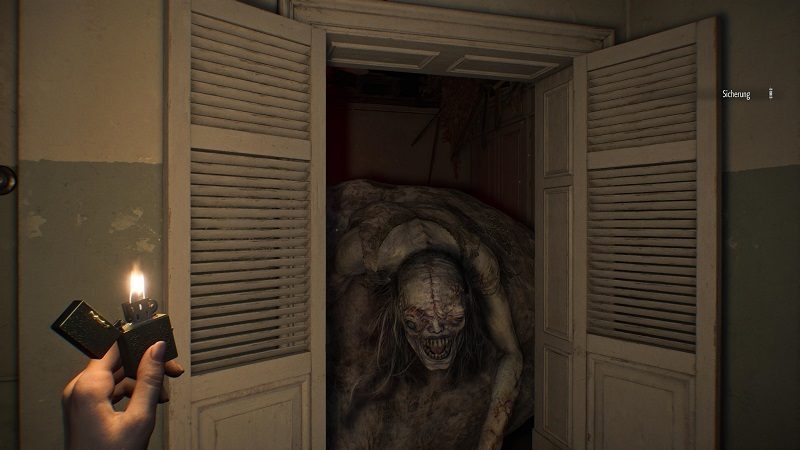
Task: Select the Sicherung fuse item icon
Action: (x=771, y=93)
